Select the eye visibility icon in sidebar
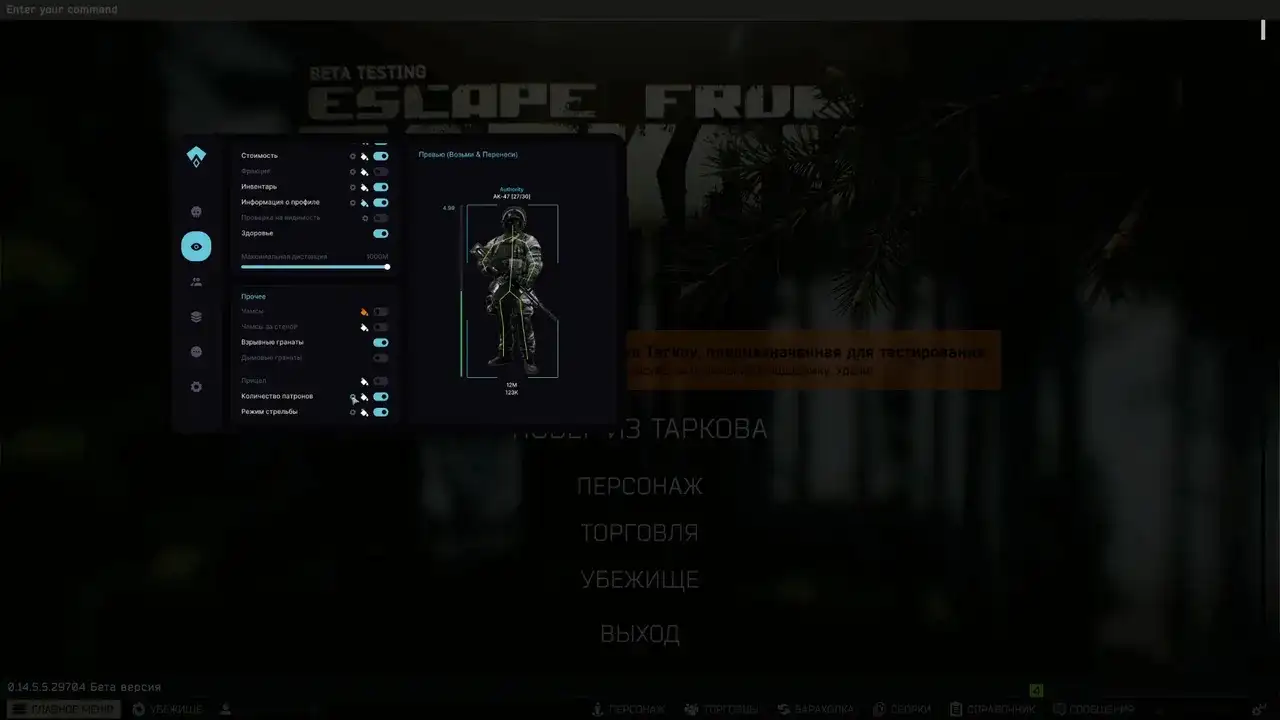 pyautogui.click(x=196, y=246)
